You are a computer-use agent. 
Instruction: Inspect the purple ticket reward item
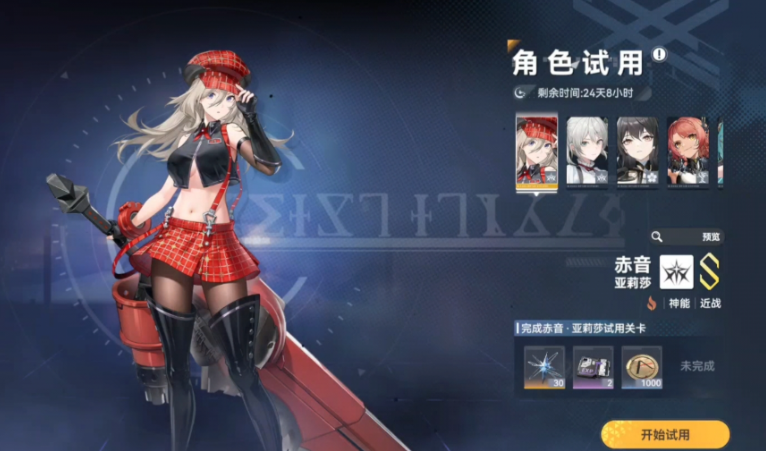pos(593,366)
